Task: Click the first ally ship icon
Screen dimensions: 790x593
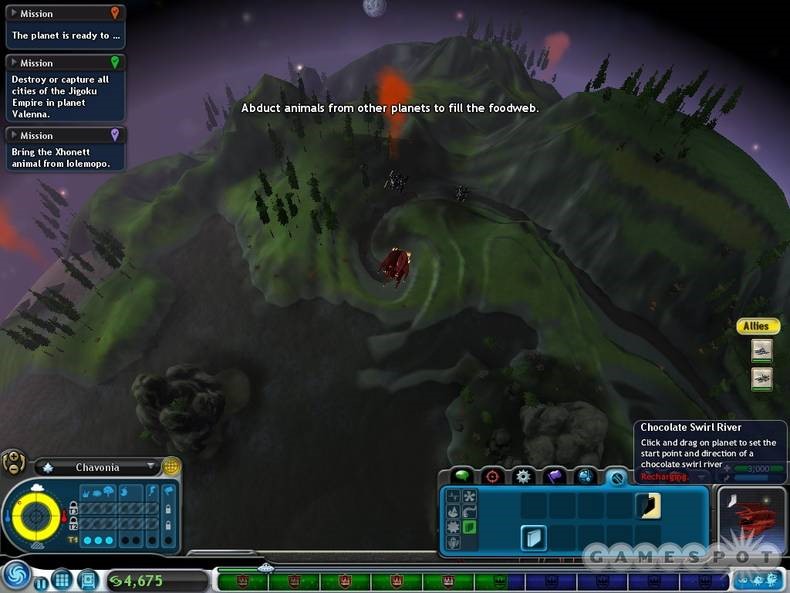Action: 761,351
